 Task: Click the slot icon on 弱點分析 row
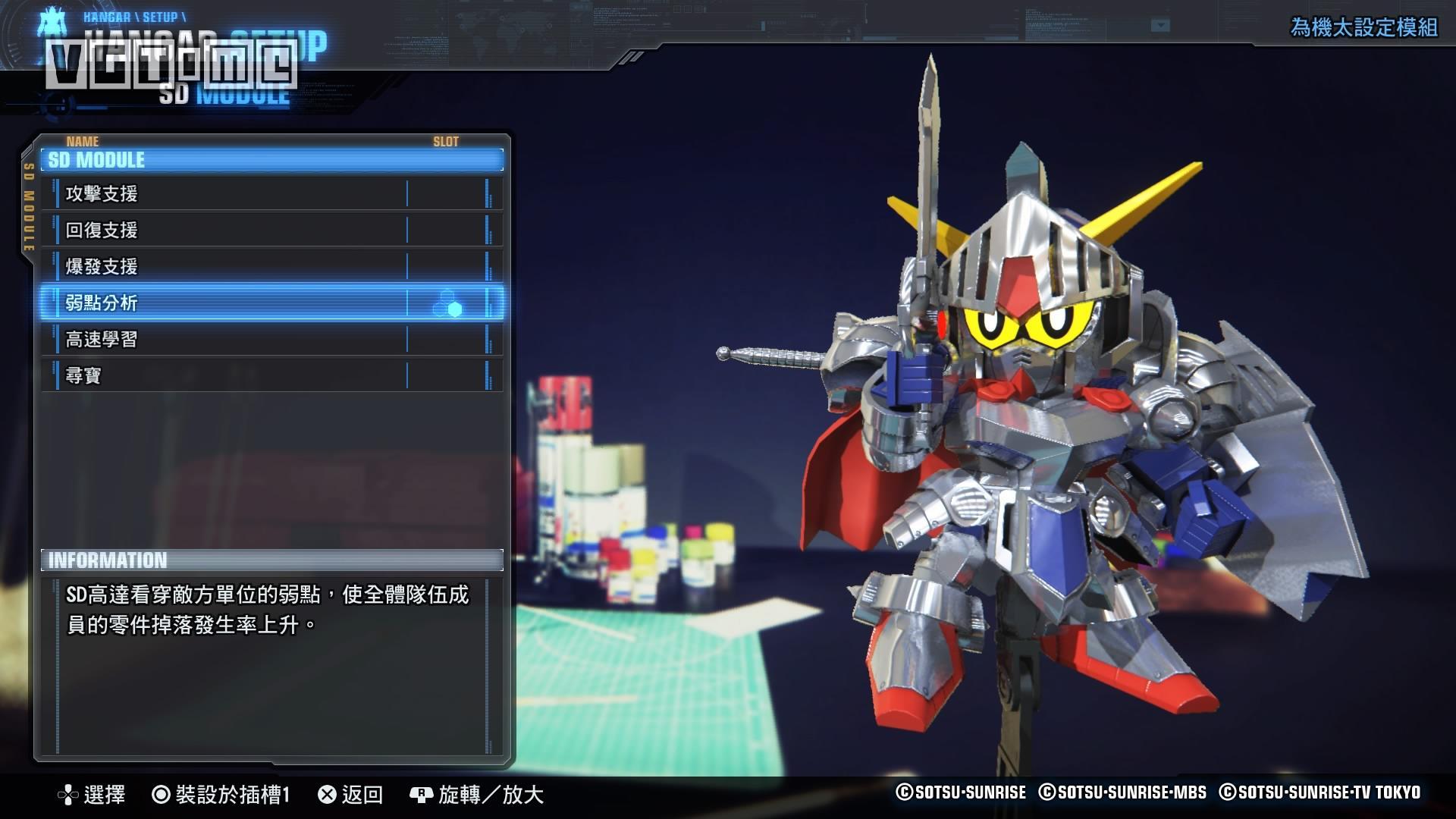447,304
